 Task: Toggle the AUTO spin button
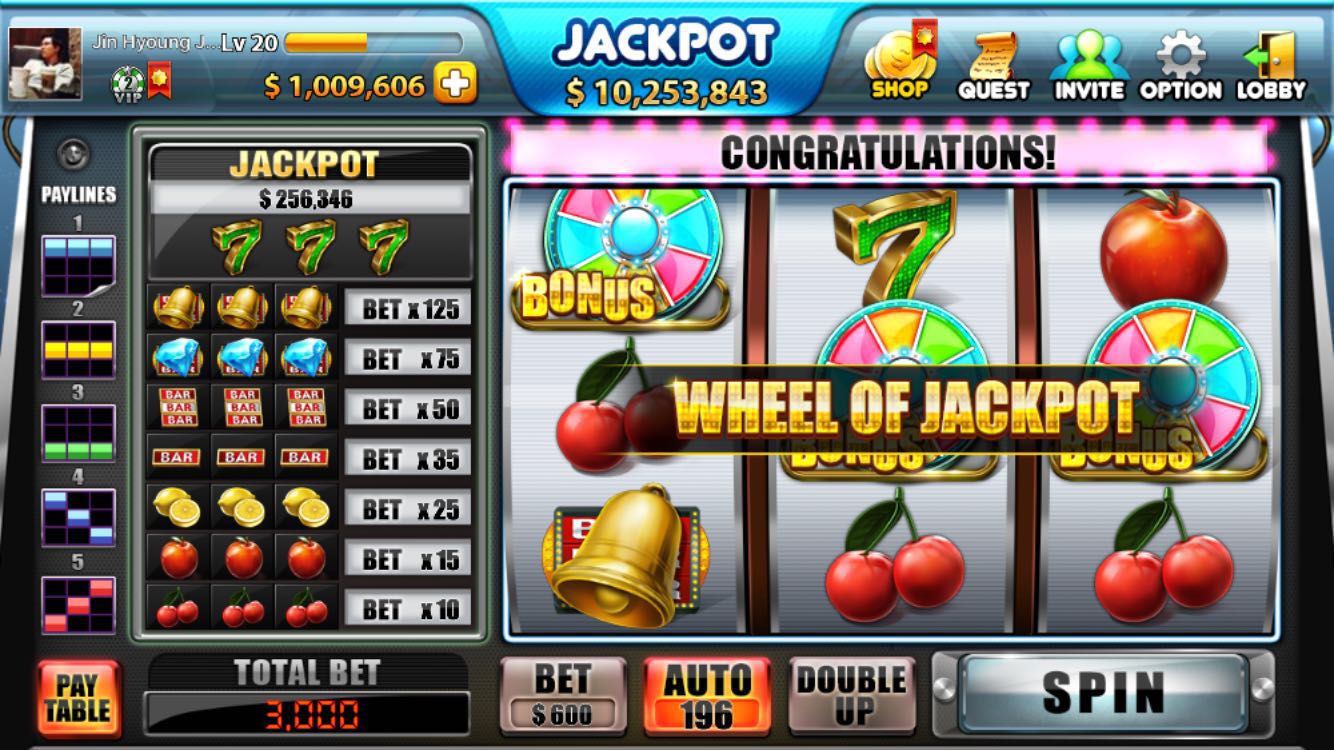pos(707,695)
